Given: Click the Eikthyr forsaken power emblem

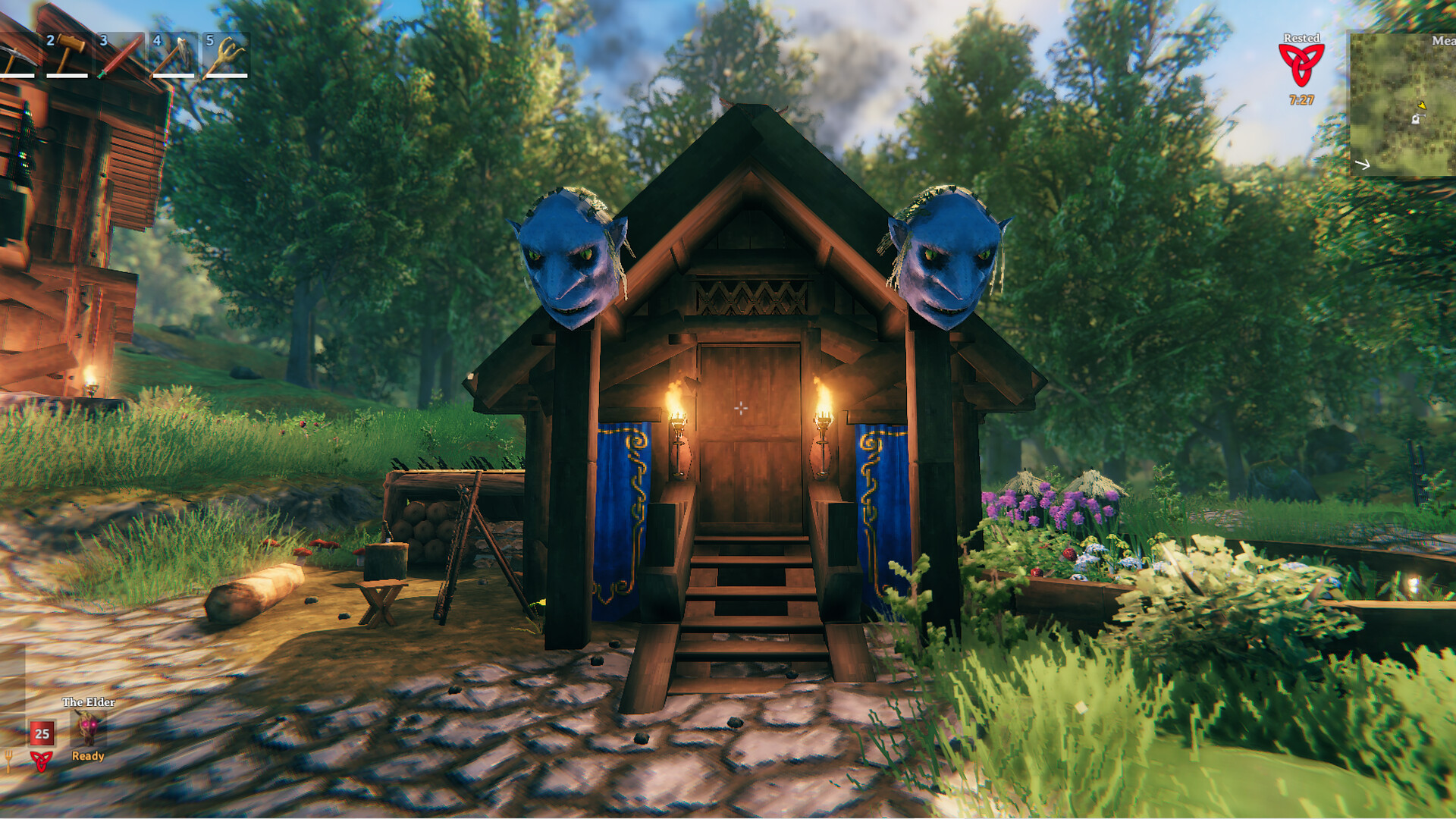Looking at the screenshot, I should 42,761.
